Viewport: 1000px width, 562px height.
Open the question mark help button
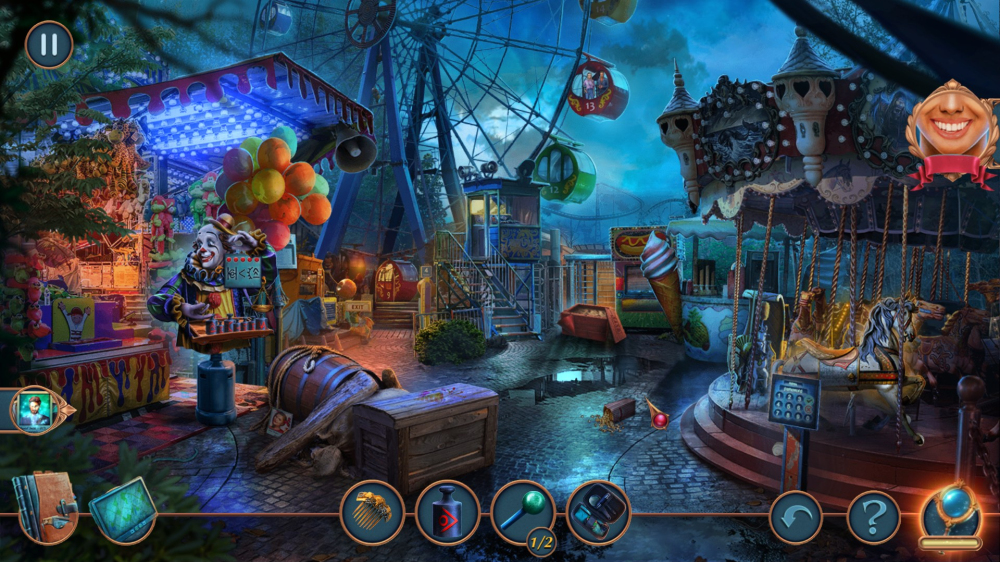[x=873, y=517]
